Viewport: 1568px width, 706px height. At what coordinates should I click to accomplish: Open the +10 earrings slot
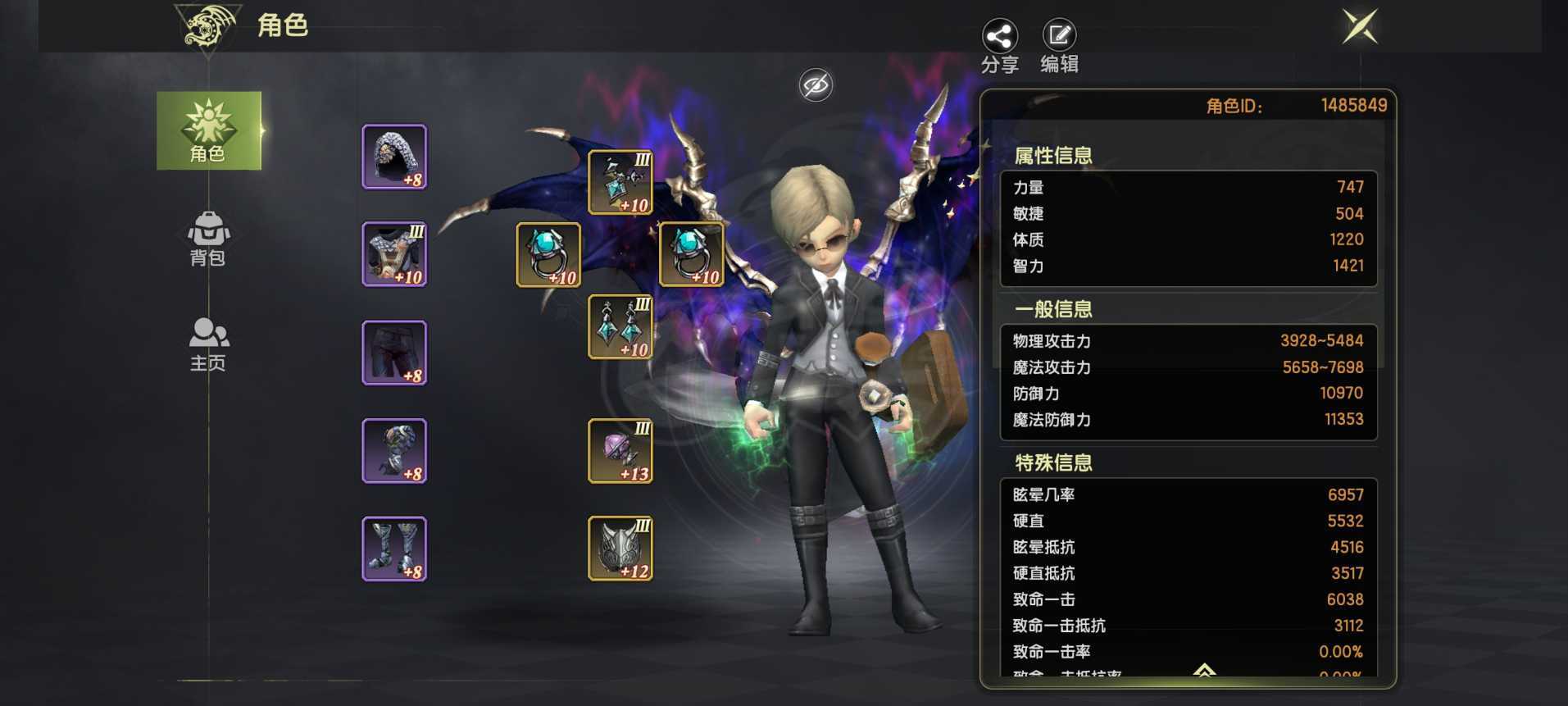click(x=620, y=326)
